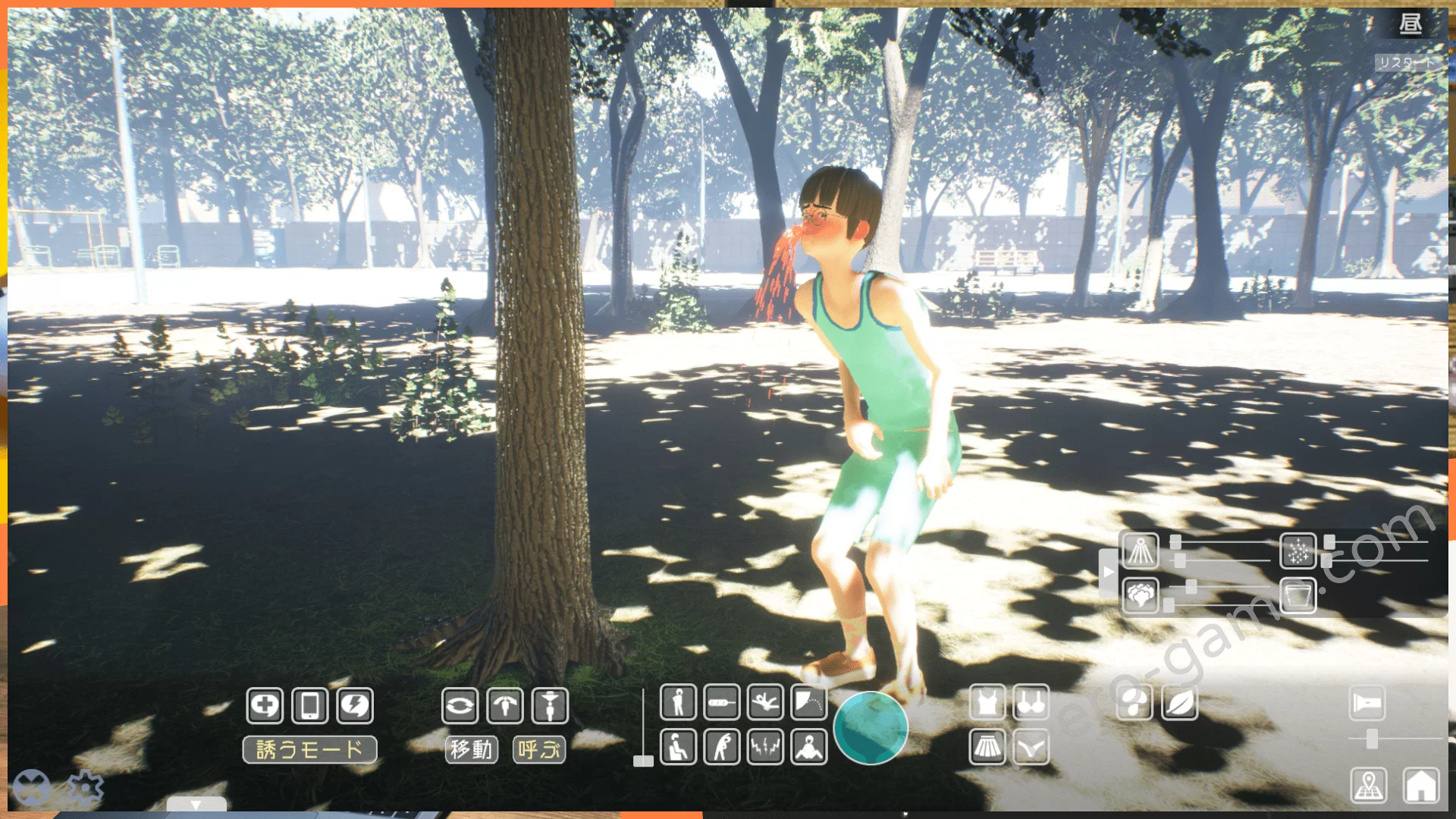Click the circular arrows swap icon

point(460,706)
